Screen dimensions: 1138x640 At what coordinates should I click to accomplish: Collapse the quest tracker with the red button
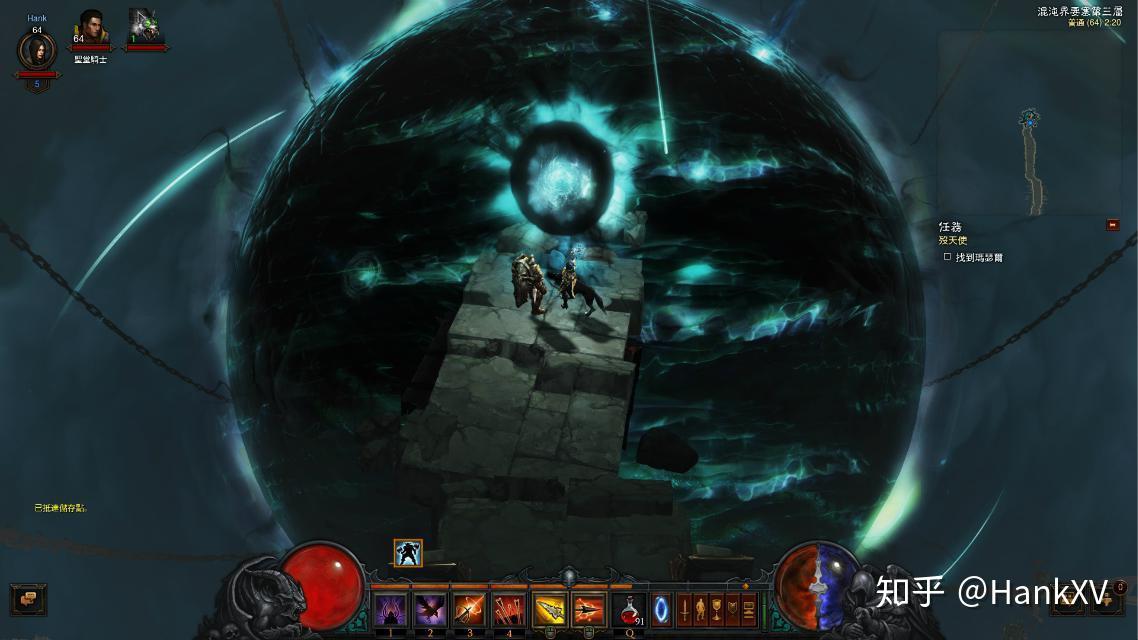tap(1112, 225)
